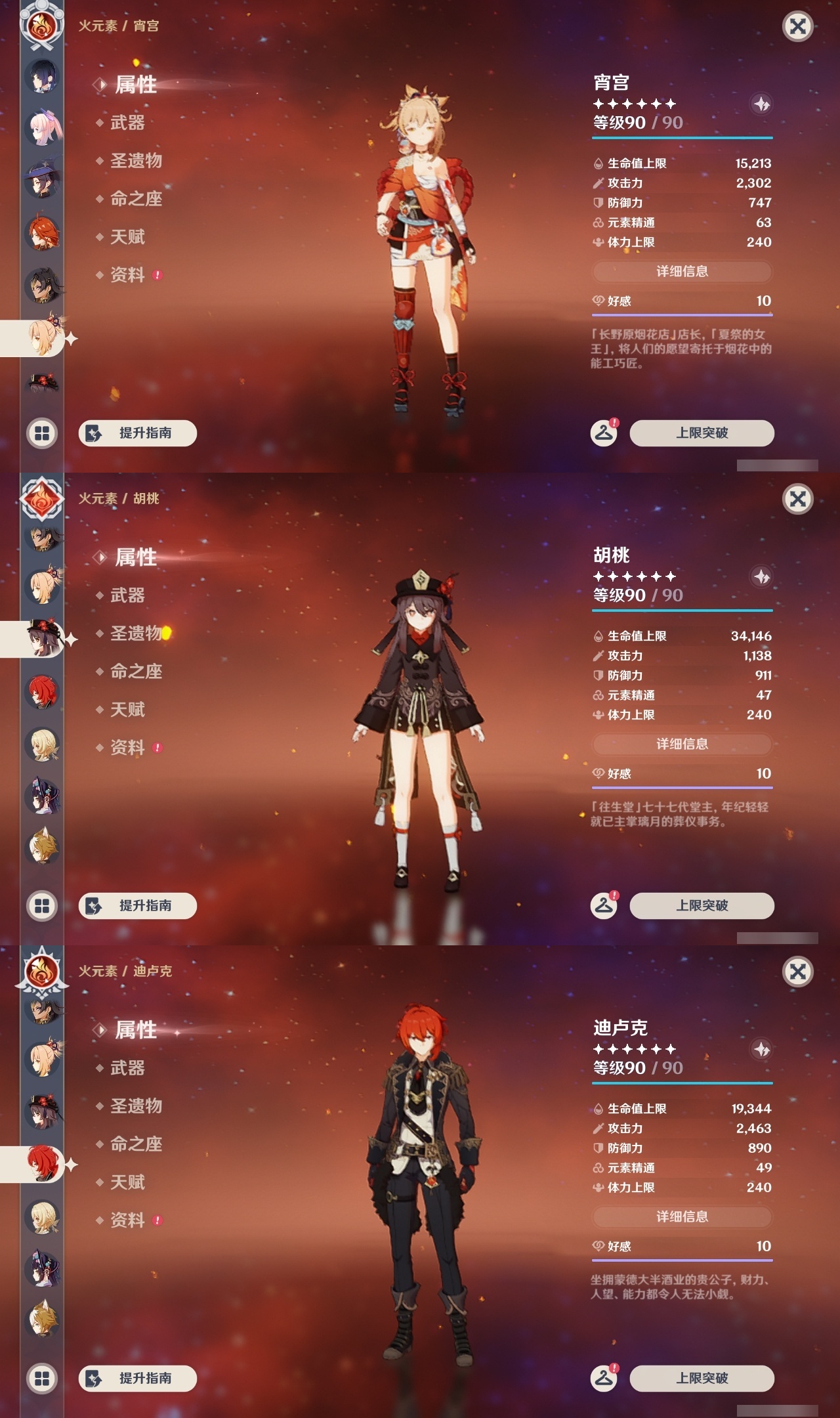Select Hu Tao's avatar in the character sidebar
Screen dimensions: 840x1418
43,640
